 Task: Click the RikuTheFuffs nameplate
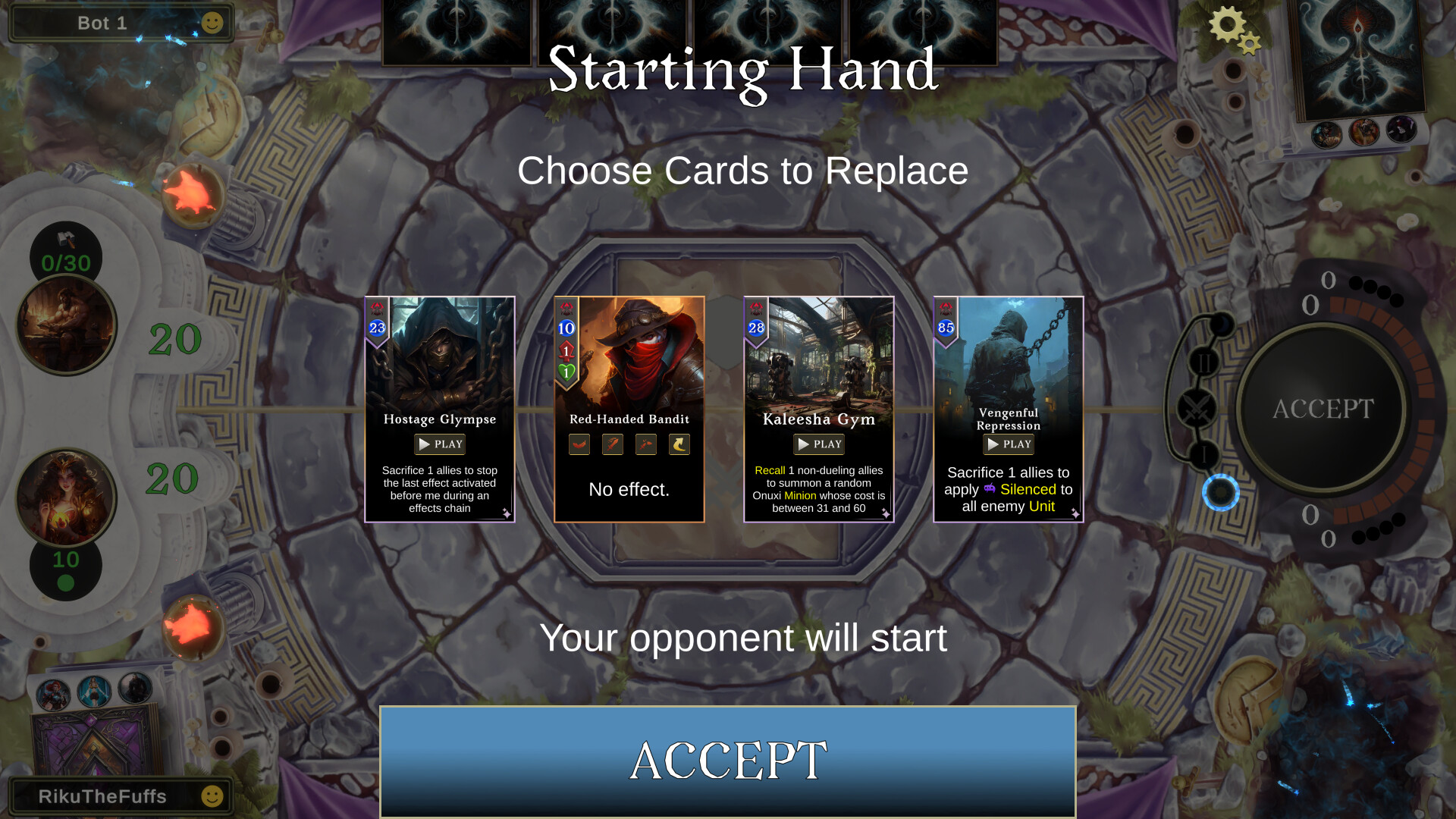click(x=104, y=796)
